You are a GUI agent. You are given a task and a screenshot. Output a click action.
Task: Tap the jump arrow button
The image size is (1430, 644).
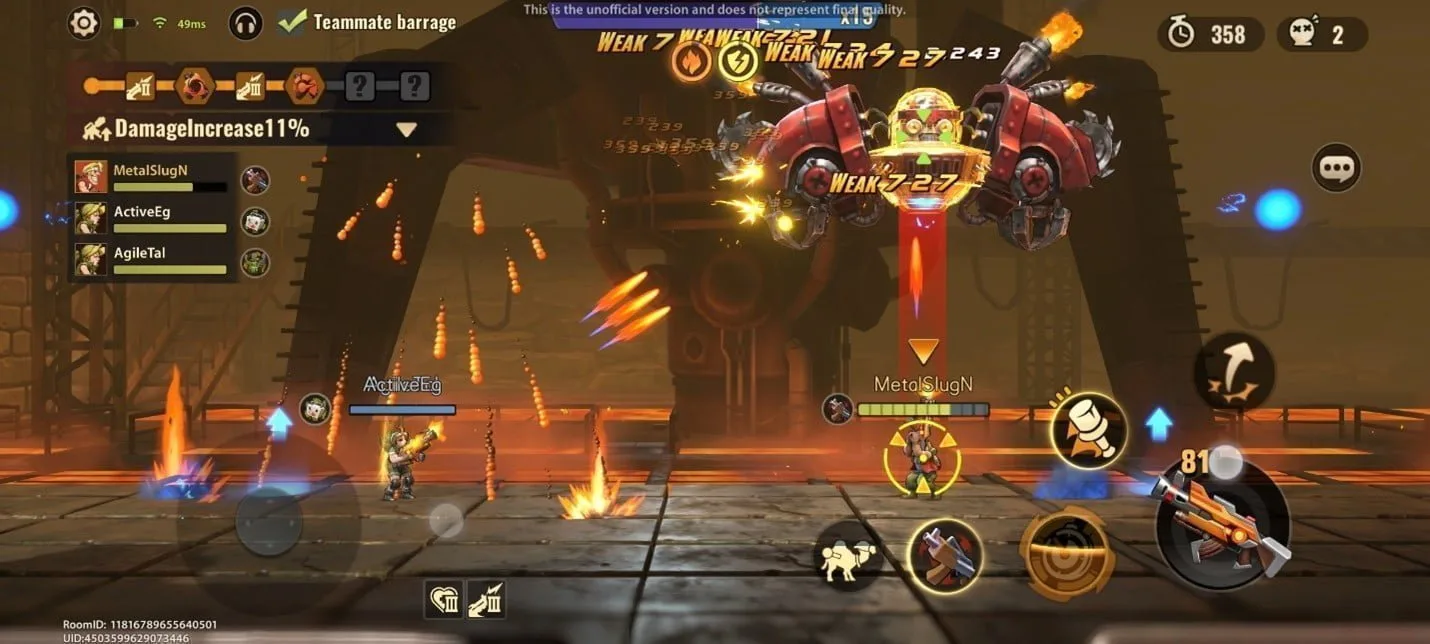click(1234, 372)
